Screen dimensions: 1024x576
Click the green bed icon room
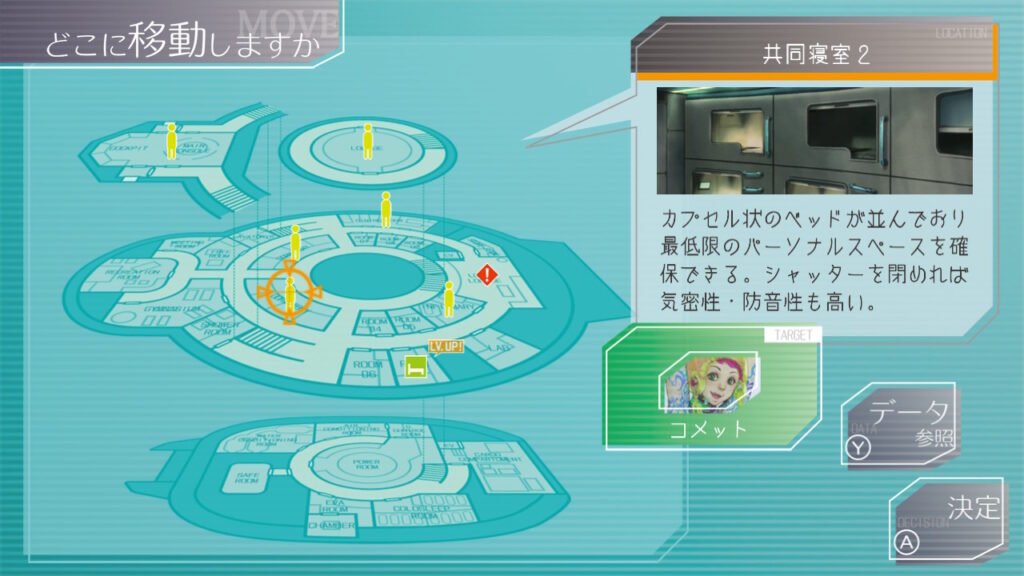[x=415, y=369]
